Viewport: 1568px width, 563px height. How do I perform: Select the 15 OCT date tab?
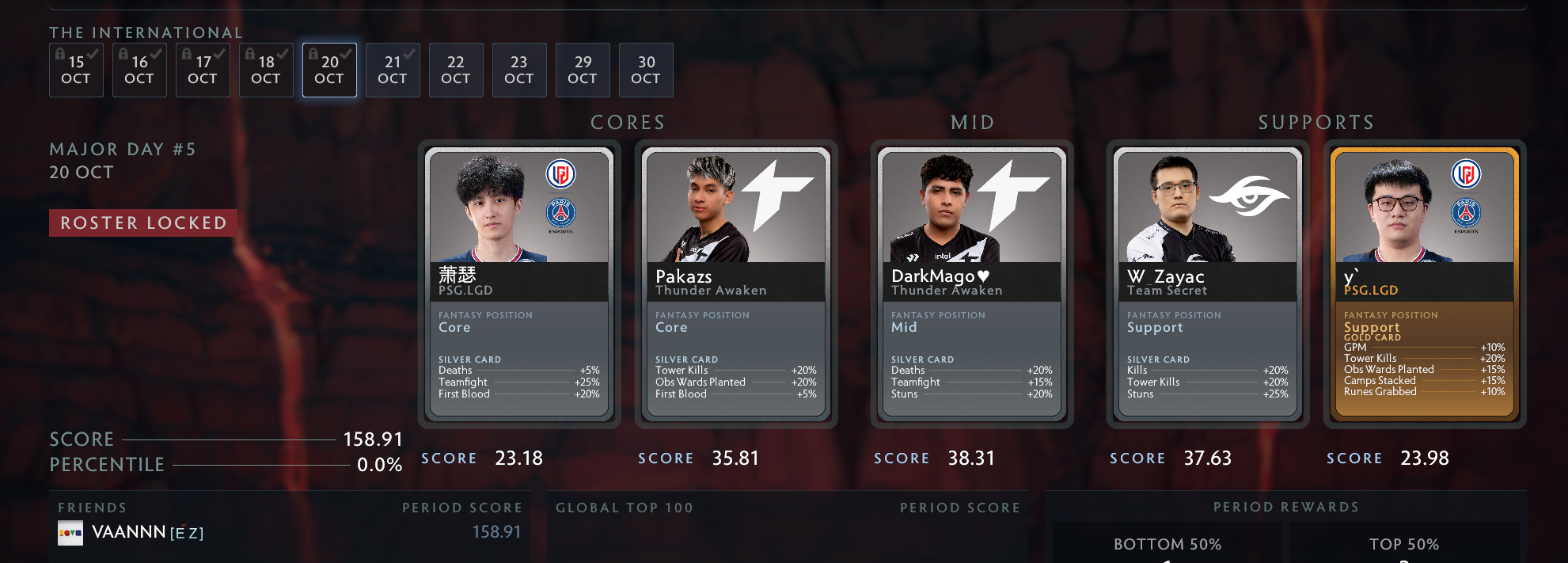pyautogui.click(x=76, y=70)
